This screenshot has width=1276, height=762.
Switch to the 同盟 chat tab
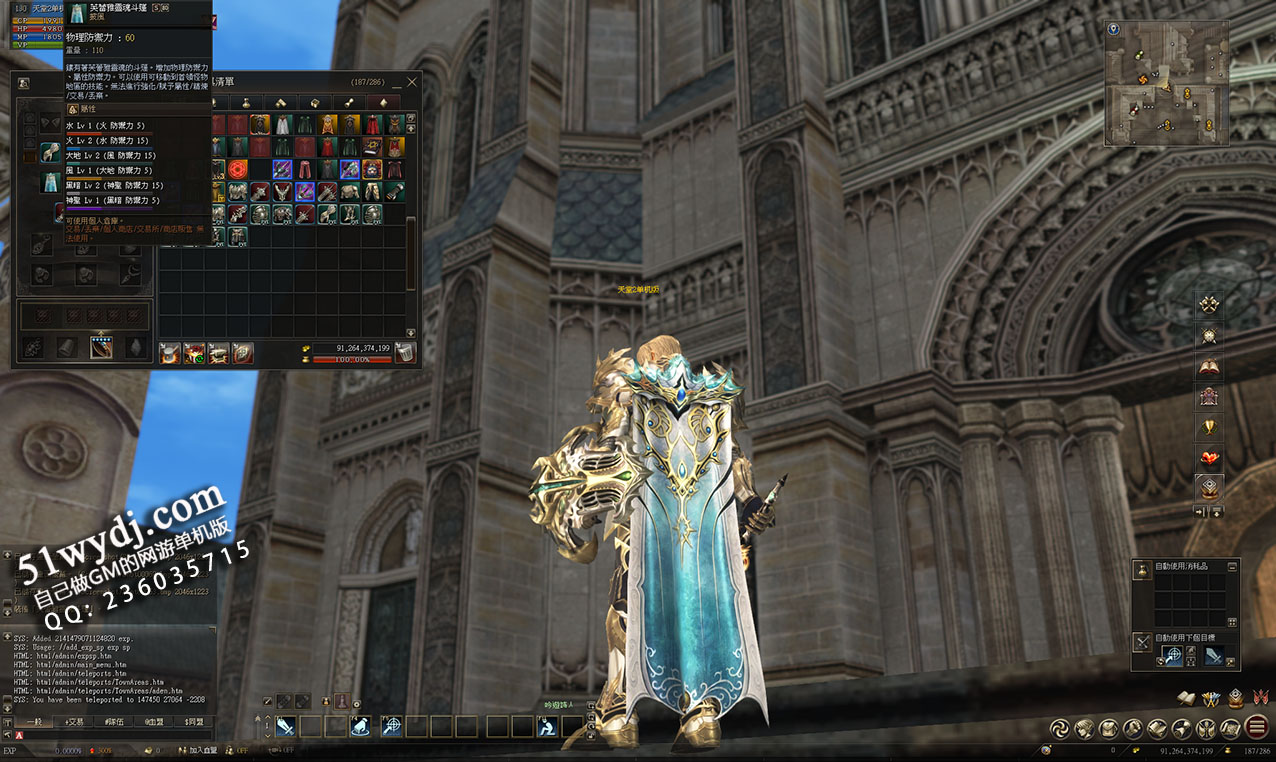(194, 721)
